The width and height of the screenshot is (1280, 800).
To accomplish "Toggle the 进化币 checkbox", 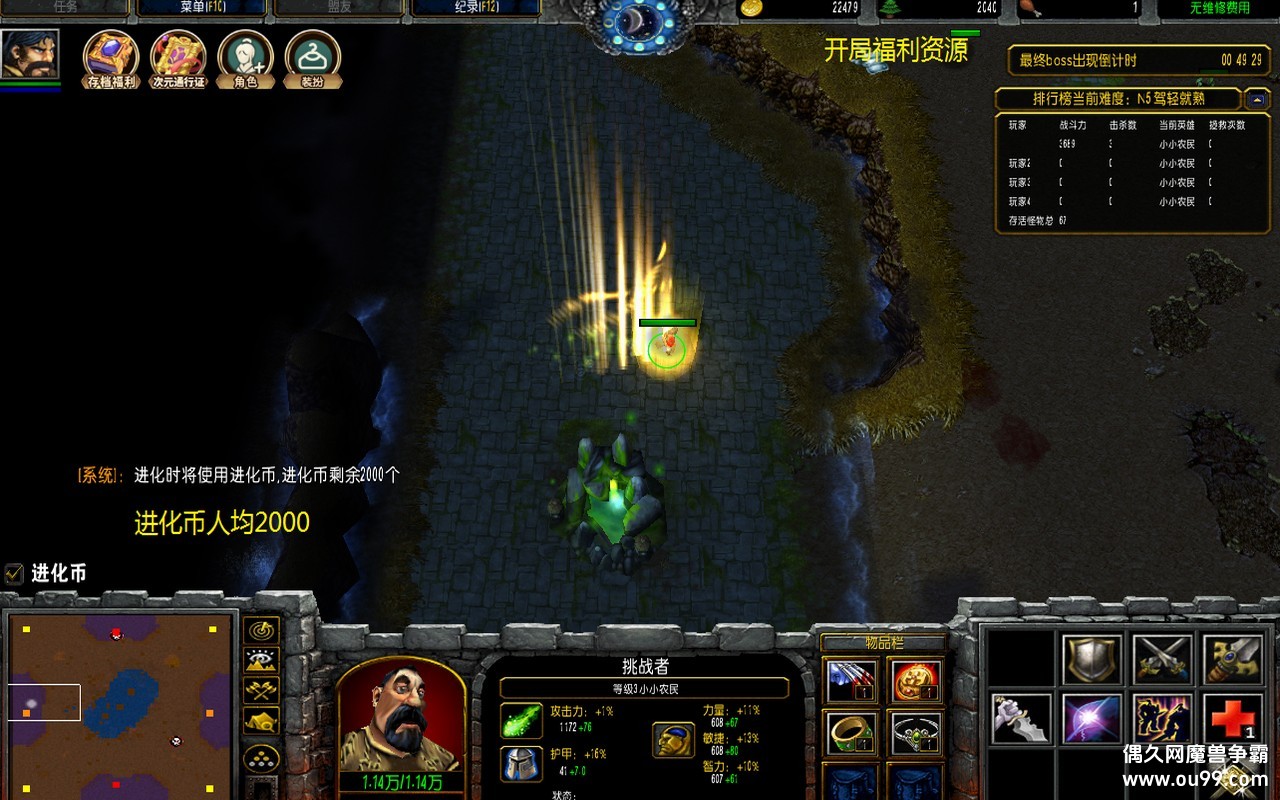I will pyautogui.click(x=14, y=573).
